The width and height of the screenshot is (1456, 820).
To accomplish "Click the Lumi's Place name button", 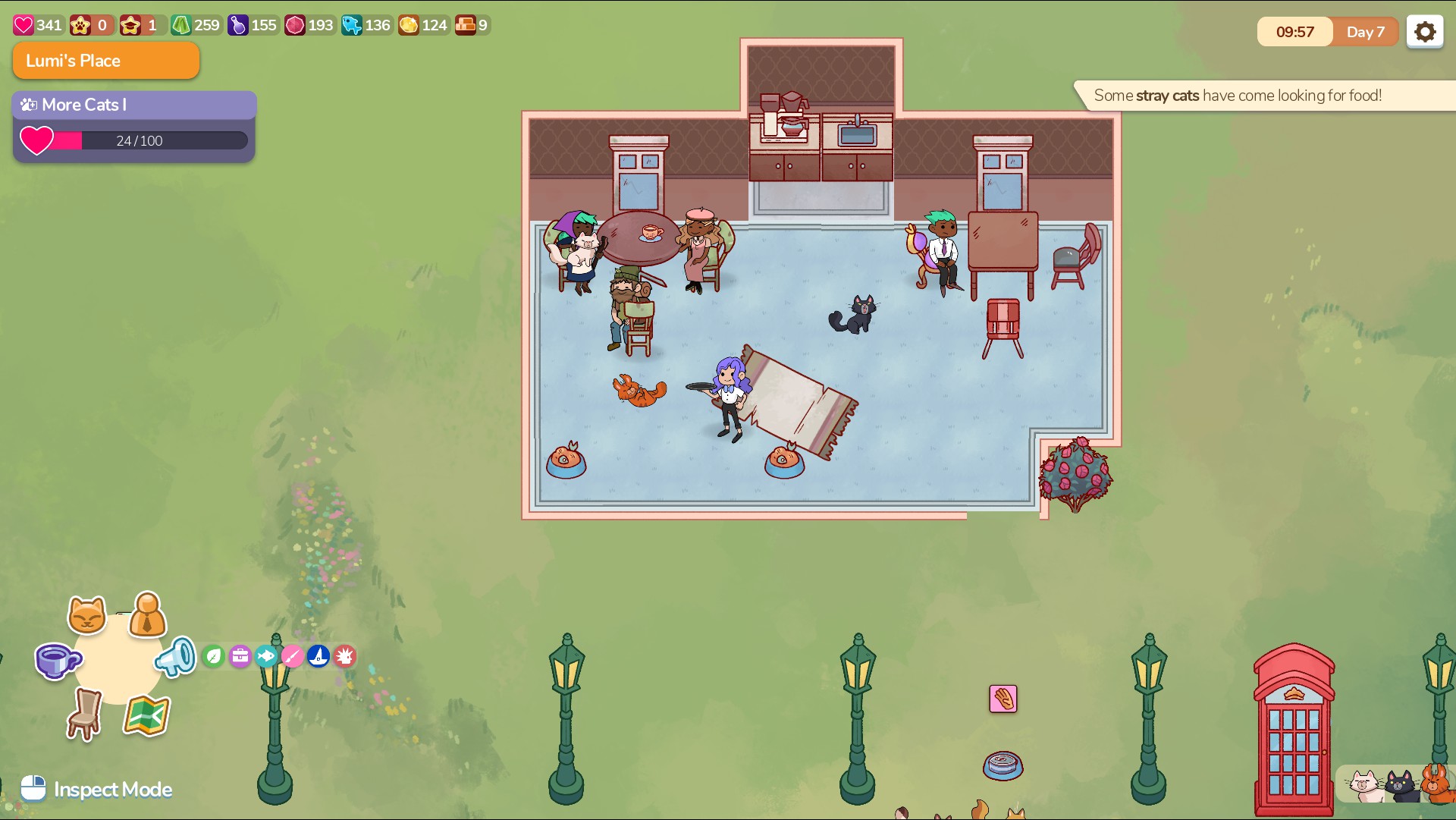I will pyautogui.click(x=106, y=61).
